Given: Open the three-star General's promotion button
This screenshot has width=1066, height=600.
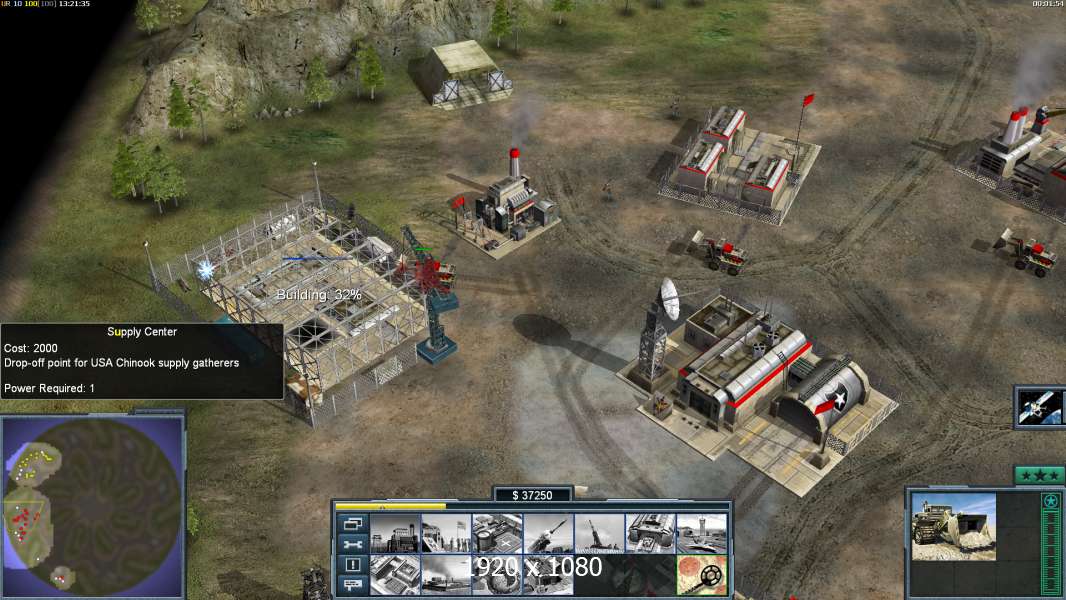Looking at the screenshot, I should [x=1039, y=475].
